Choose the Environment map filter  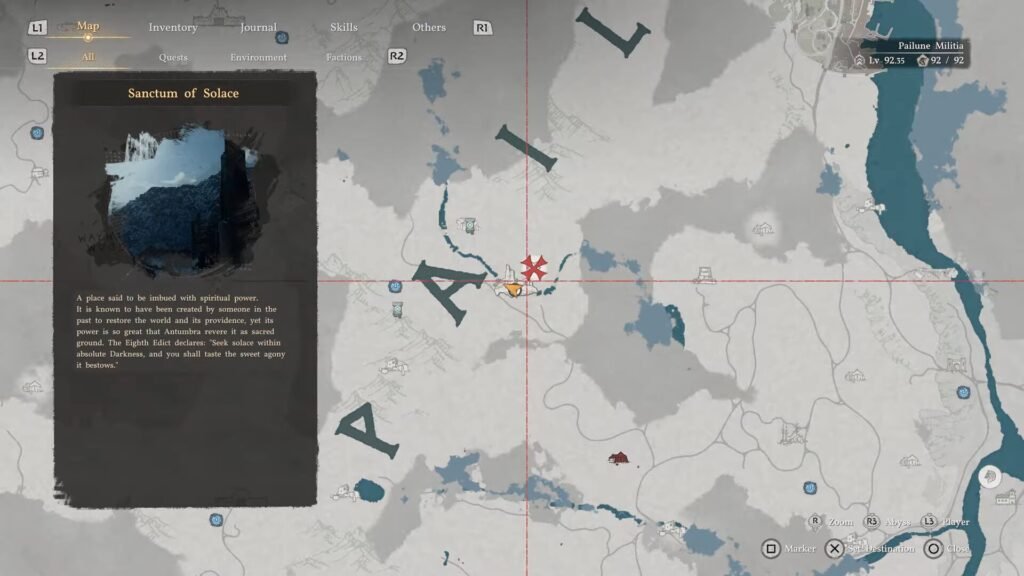coord(258,57)
